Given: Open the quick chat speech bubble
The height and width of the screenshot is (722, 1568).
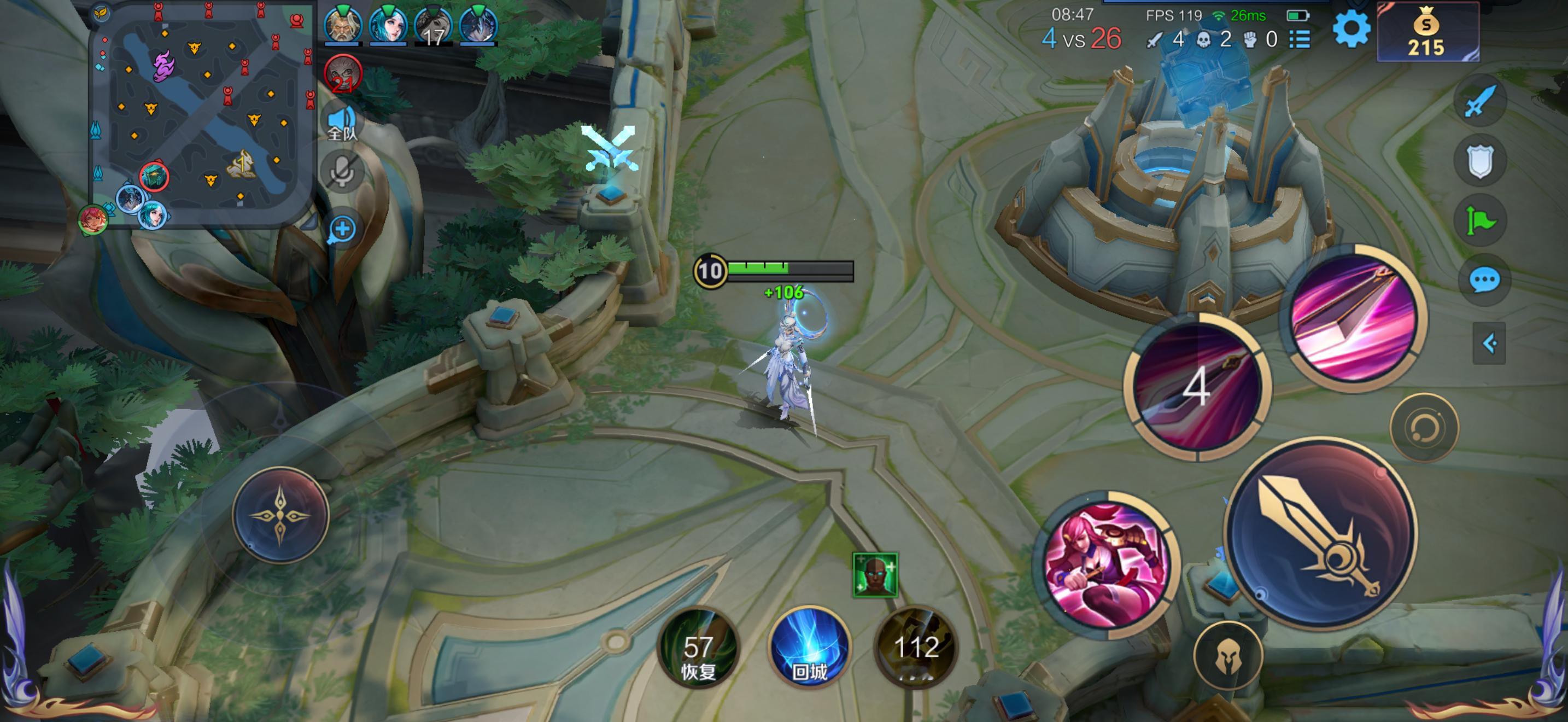Looking at the screenshot, I should click(x=1484, y=280).
